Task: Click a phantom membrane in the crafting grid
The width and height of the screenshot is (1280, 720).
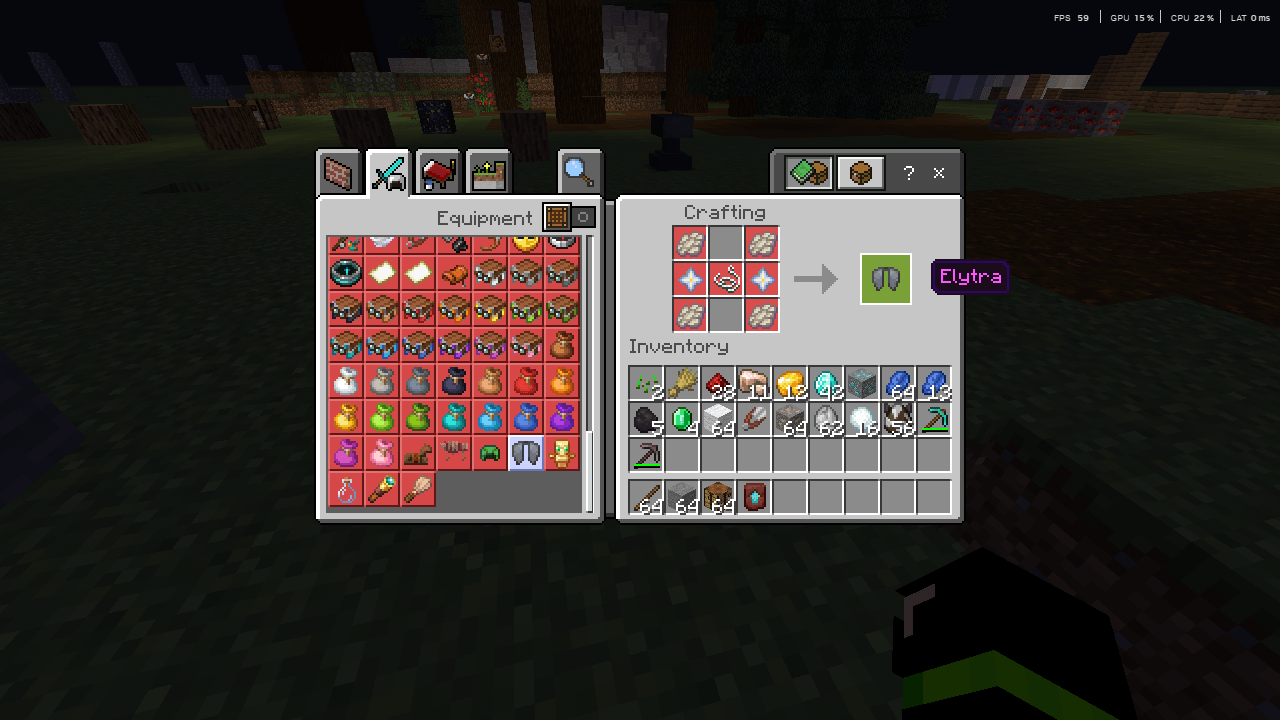Action: click(689, 243)
